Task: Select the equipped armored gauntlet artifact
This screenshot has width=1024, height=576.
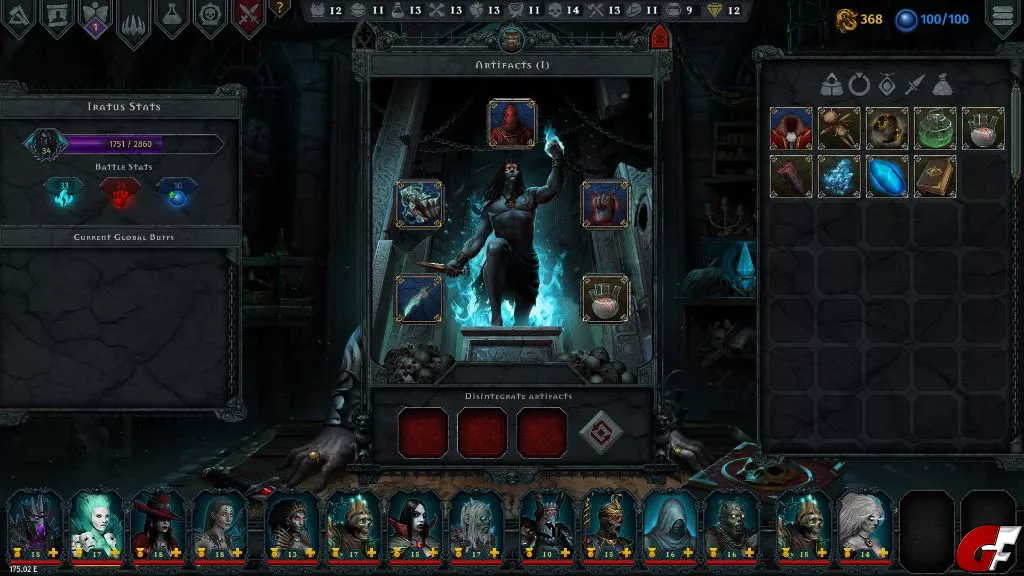Action: [419, 204]
